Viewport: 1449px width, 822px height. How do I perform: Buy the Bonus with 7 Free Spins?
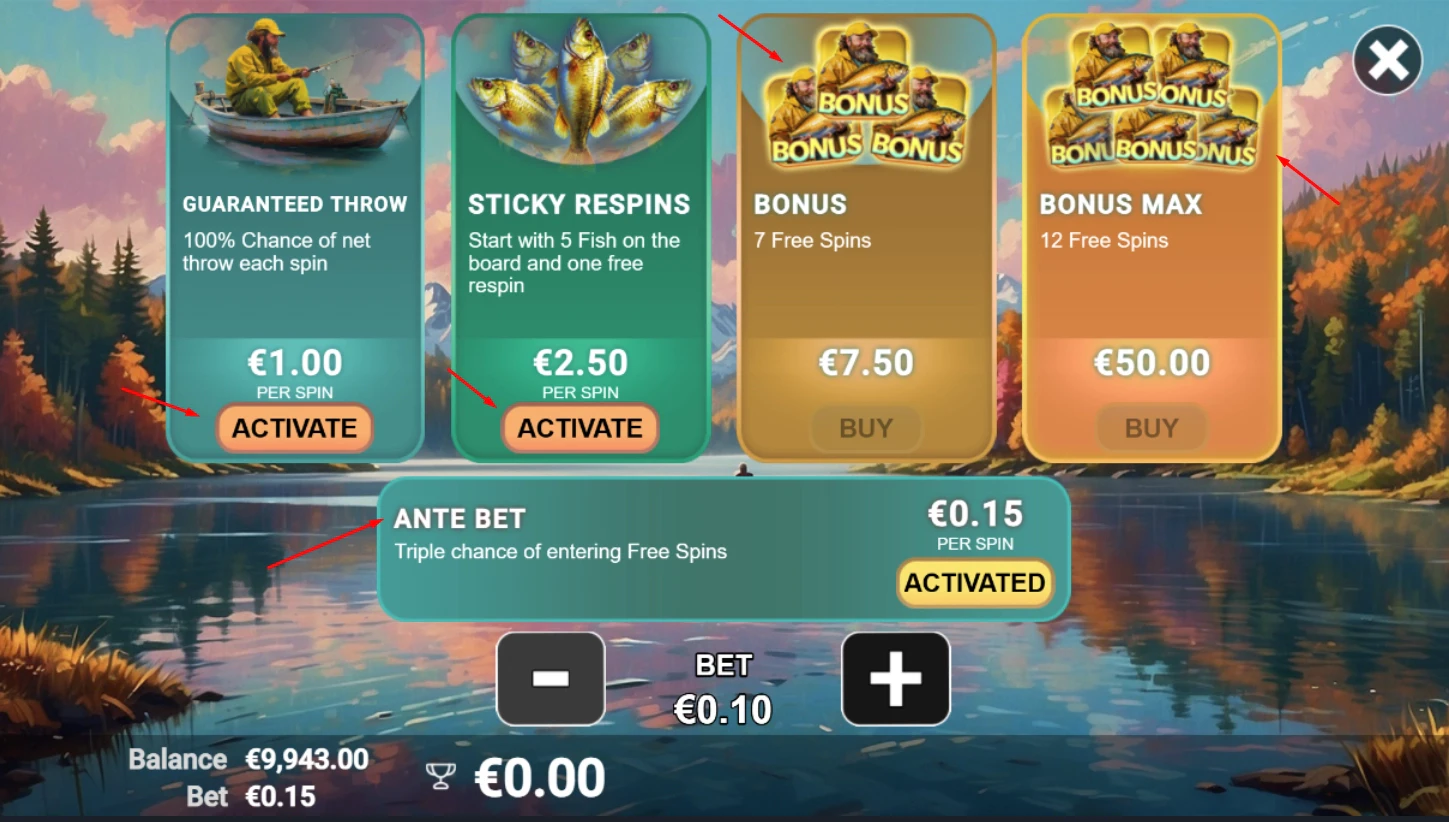coord(866,428)
